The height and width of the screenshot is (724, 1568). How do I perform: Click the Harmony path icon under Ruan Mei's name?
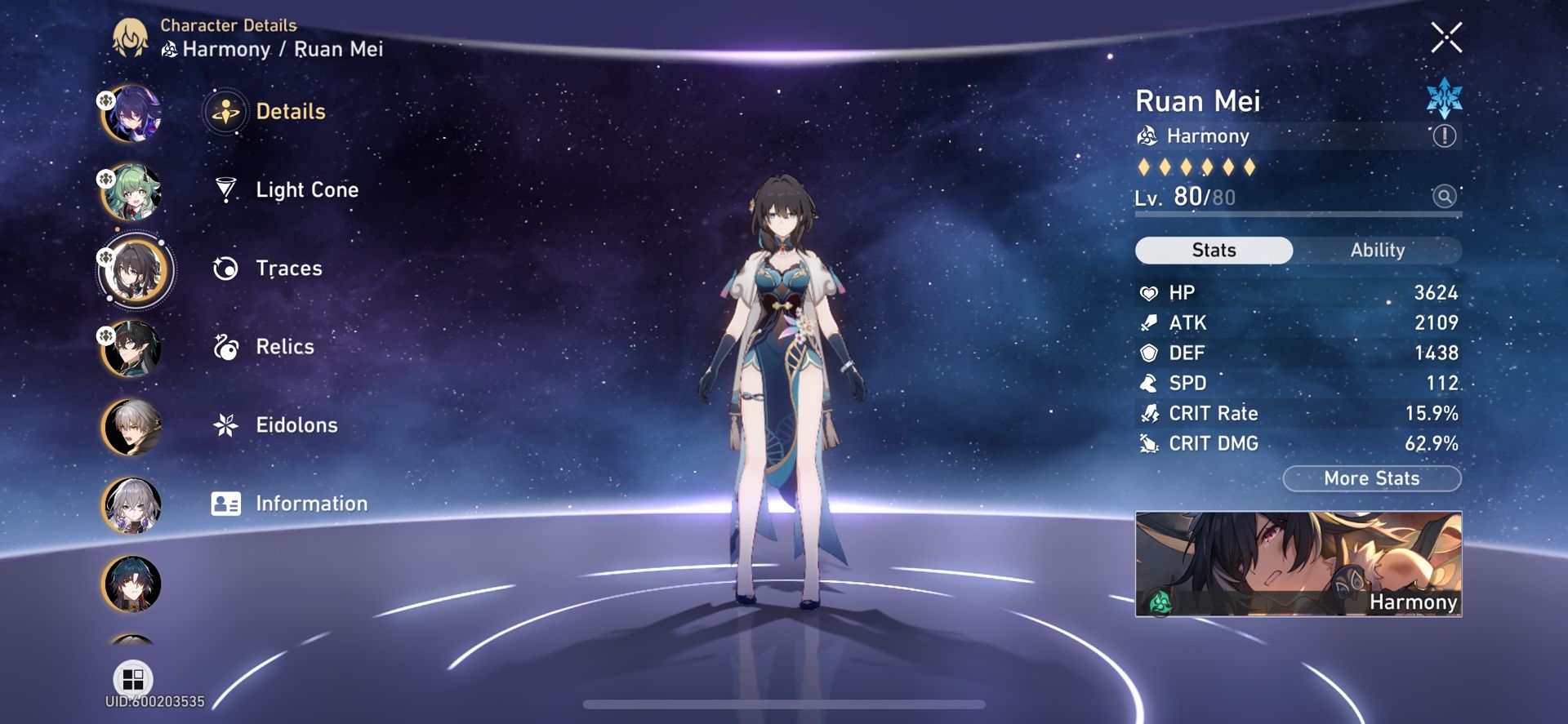point(1146,135)
